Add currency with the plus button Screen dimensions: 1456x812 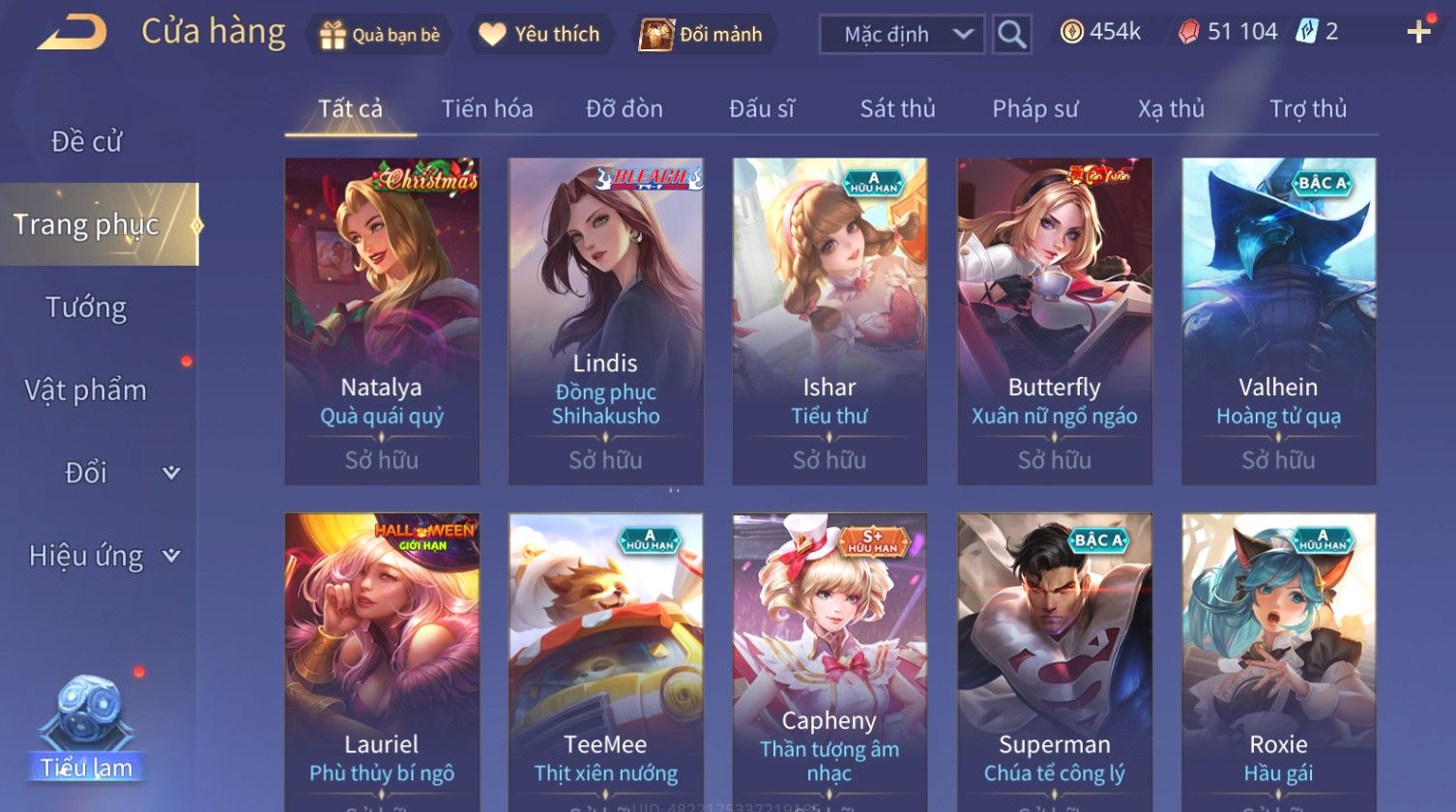(1418, 33)
